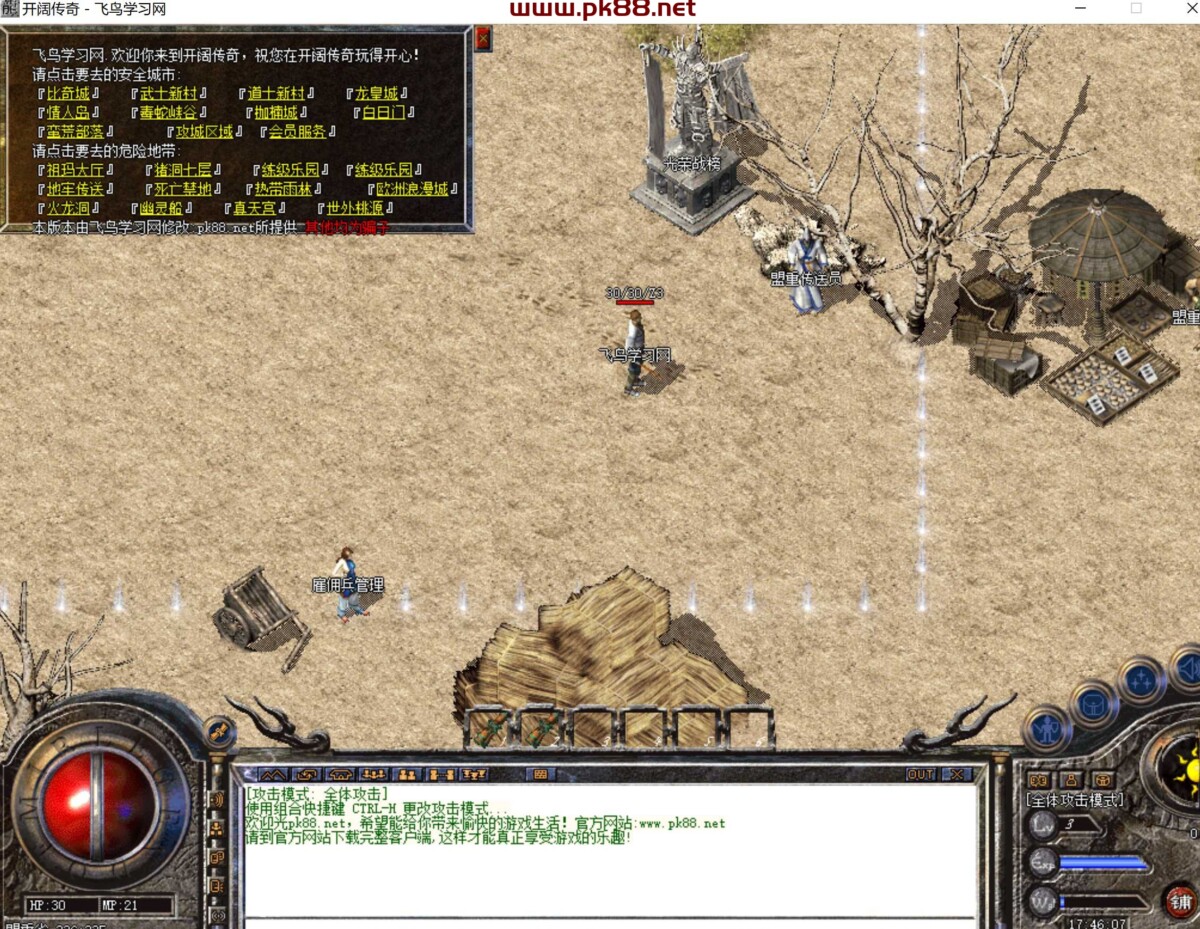Click the 白日门 city link
Image resolution: width=1200 pixels, height=929 pixels.
381,113
